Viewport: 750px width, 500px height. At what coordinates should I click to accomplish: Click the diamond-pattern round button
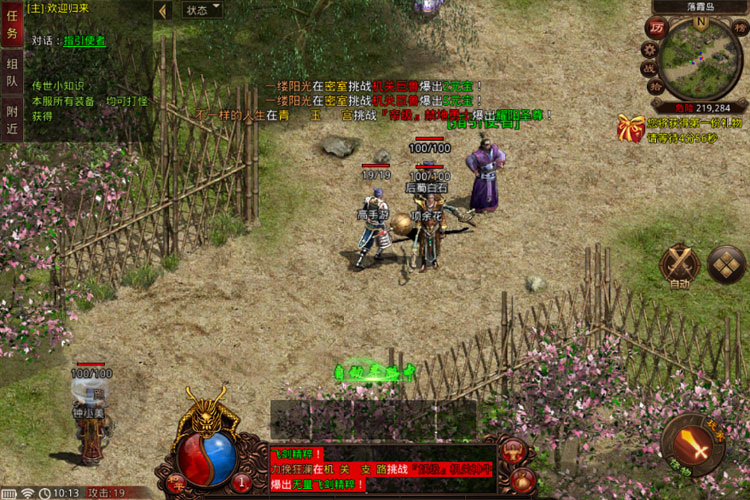point(726,263)
